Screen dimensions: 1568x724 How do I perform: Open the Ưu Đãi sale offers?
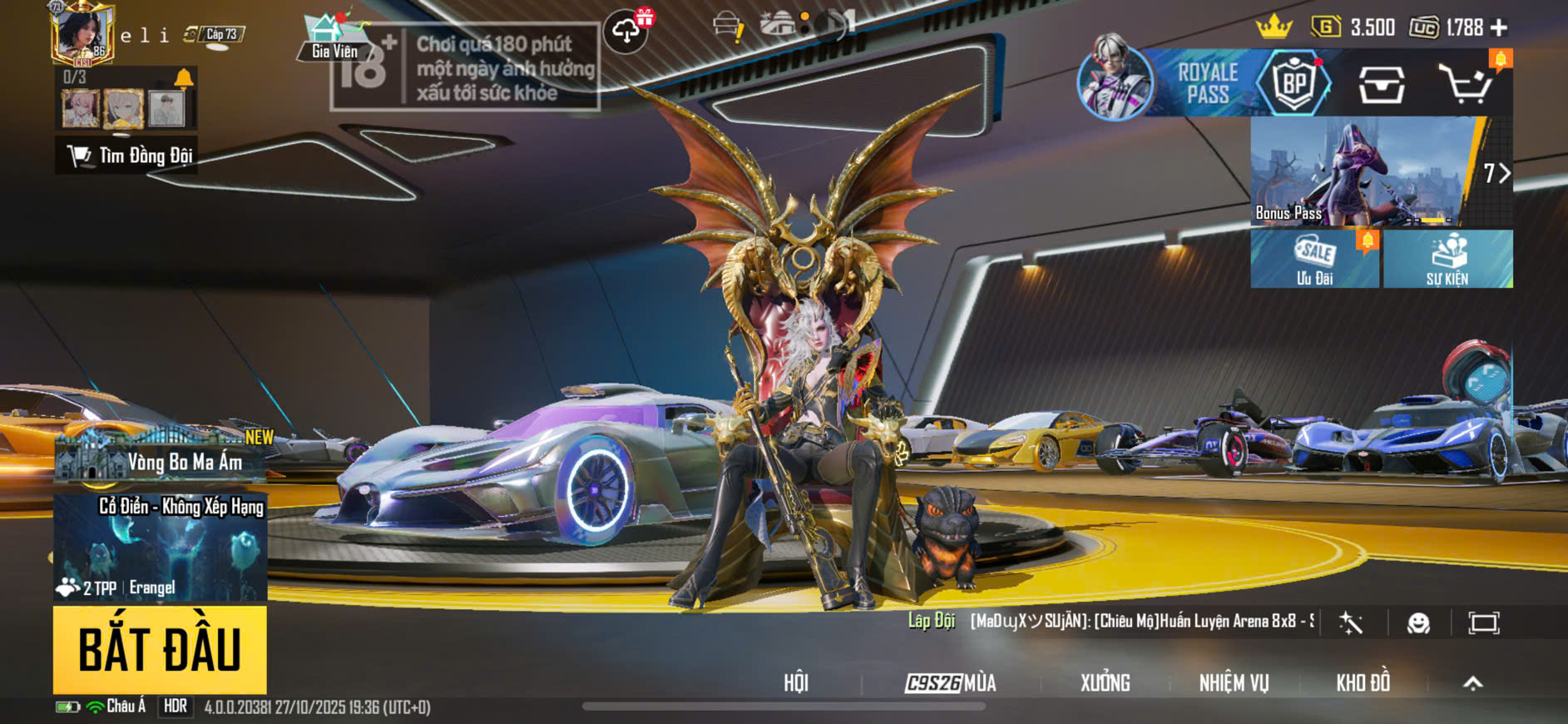pos(1314,260)
